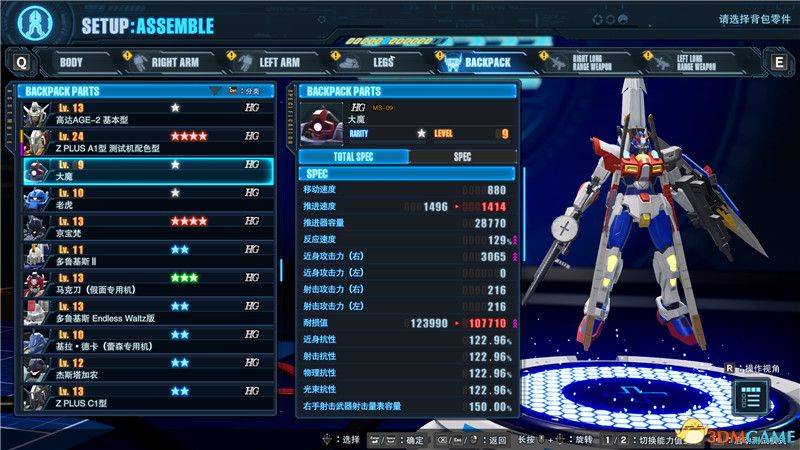Open the list menu icon button
Screen dimensions: 800x450
[x=750, y=397]
